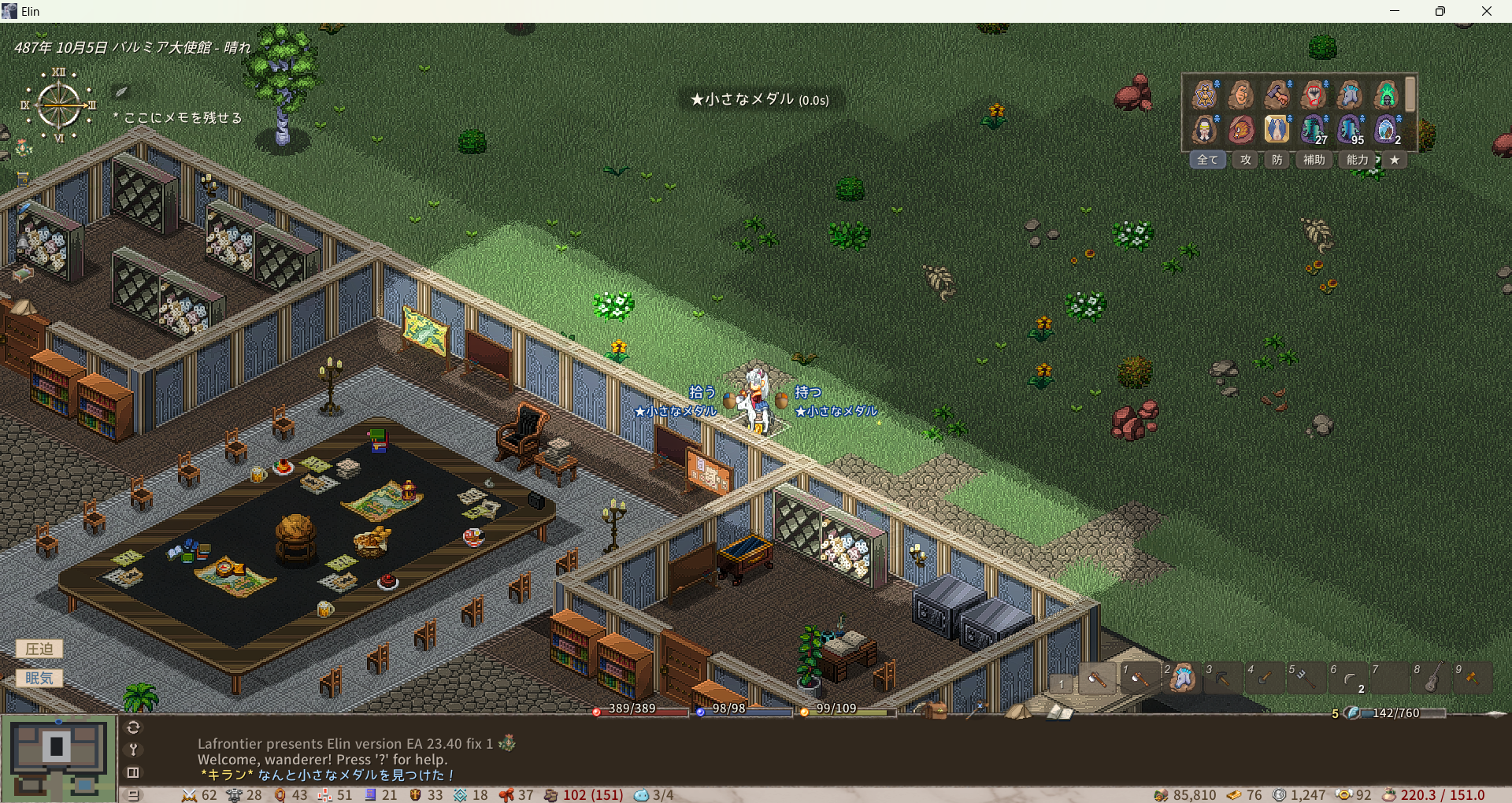Choose the guitar in hotbar slot 8
Image resolution: width=1512 pixels, height=803 pixels.
(1432, 679)
